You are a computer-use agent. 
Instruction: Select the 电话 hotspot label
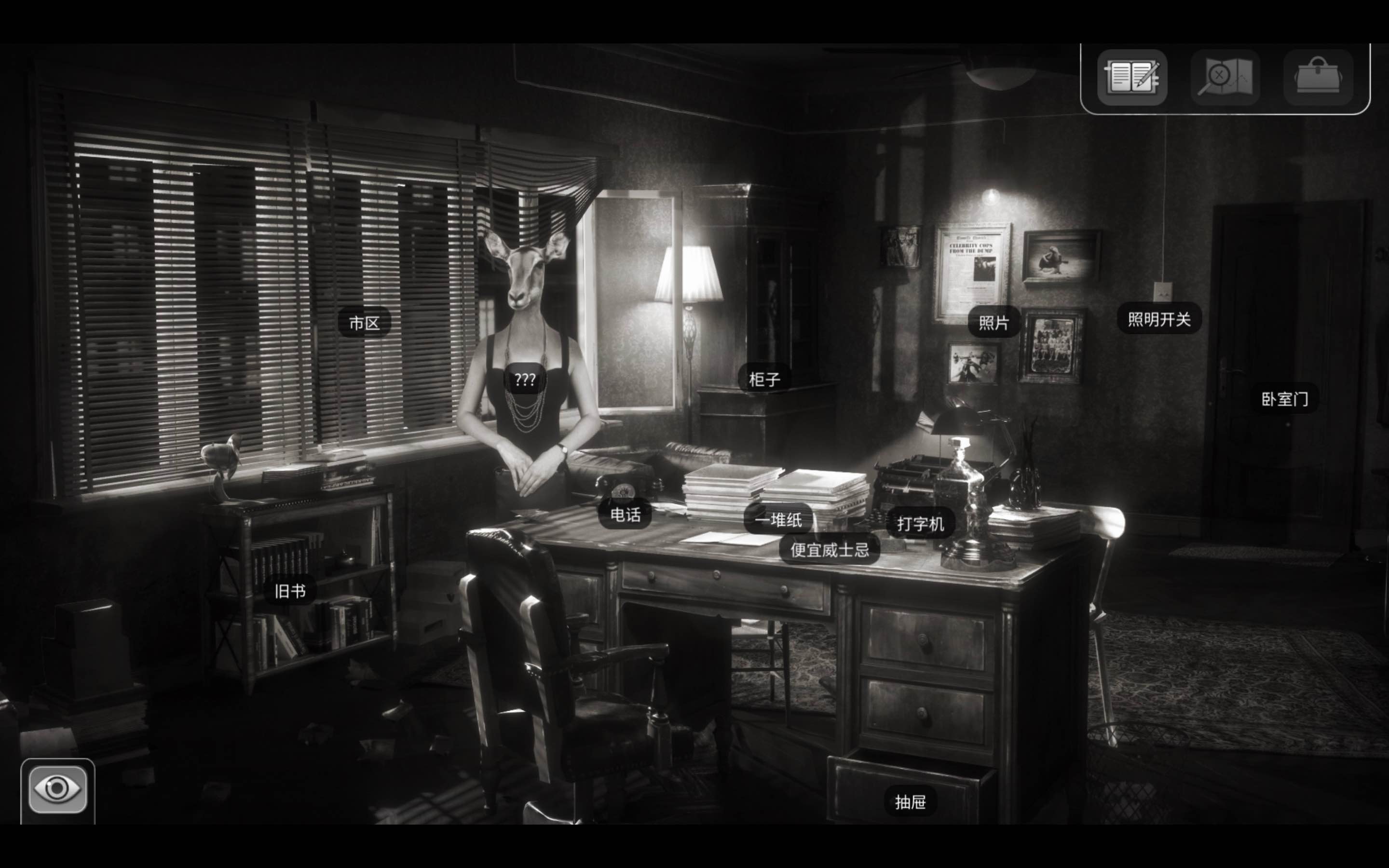click(x=625, y=515)
